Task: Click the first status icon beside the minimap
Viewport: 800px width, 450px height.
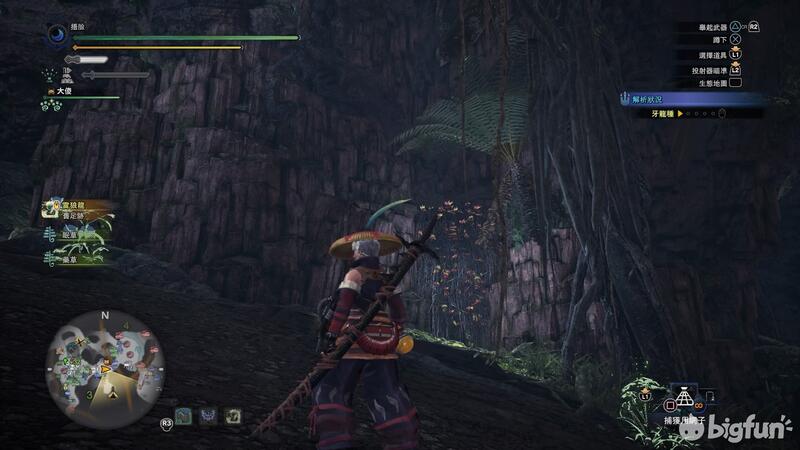Action: (184, 415)
